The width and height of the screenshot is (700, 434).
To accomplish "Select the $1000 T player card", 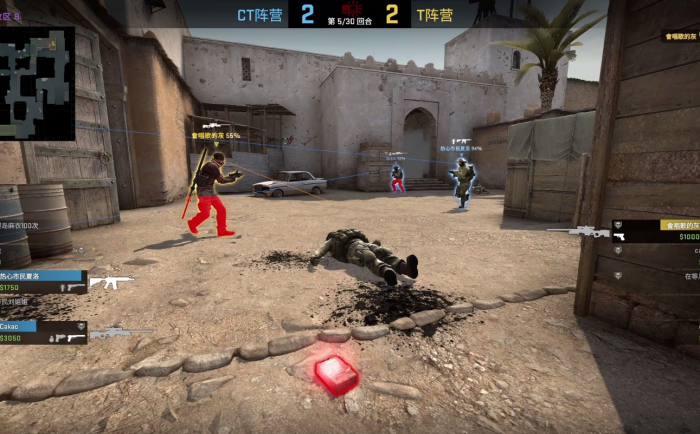I will [x=656, y=231].
